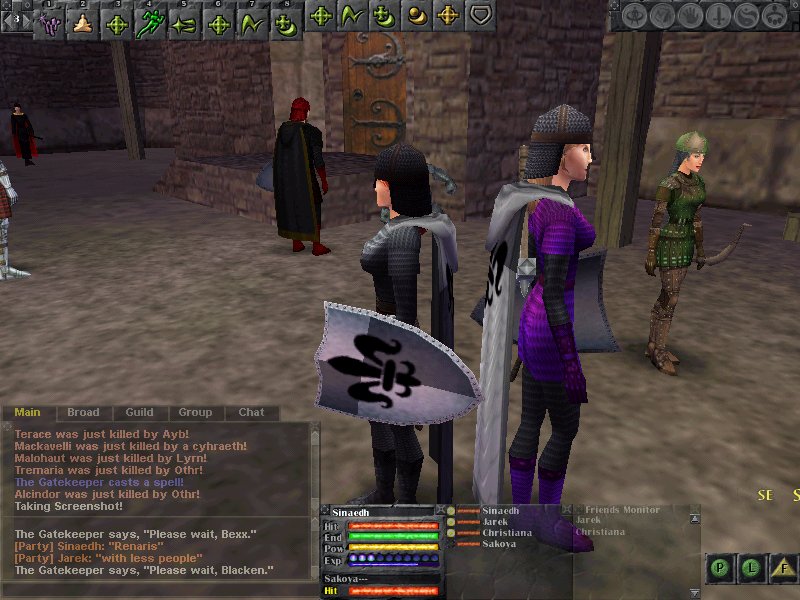Select the Group chat tab
Screen dimensions: 800x600
coord(195,412)
